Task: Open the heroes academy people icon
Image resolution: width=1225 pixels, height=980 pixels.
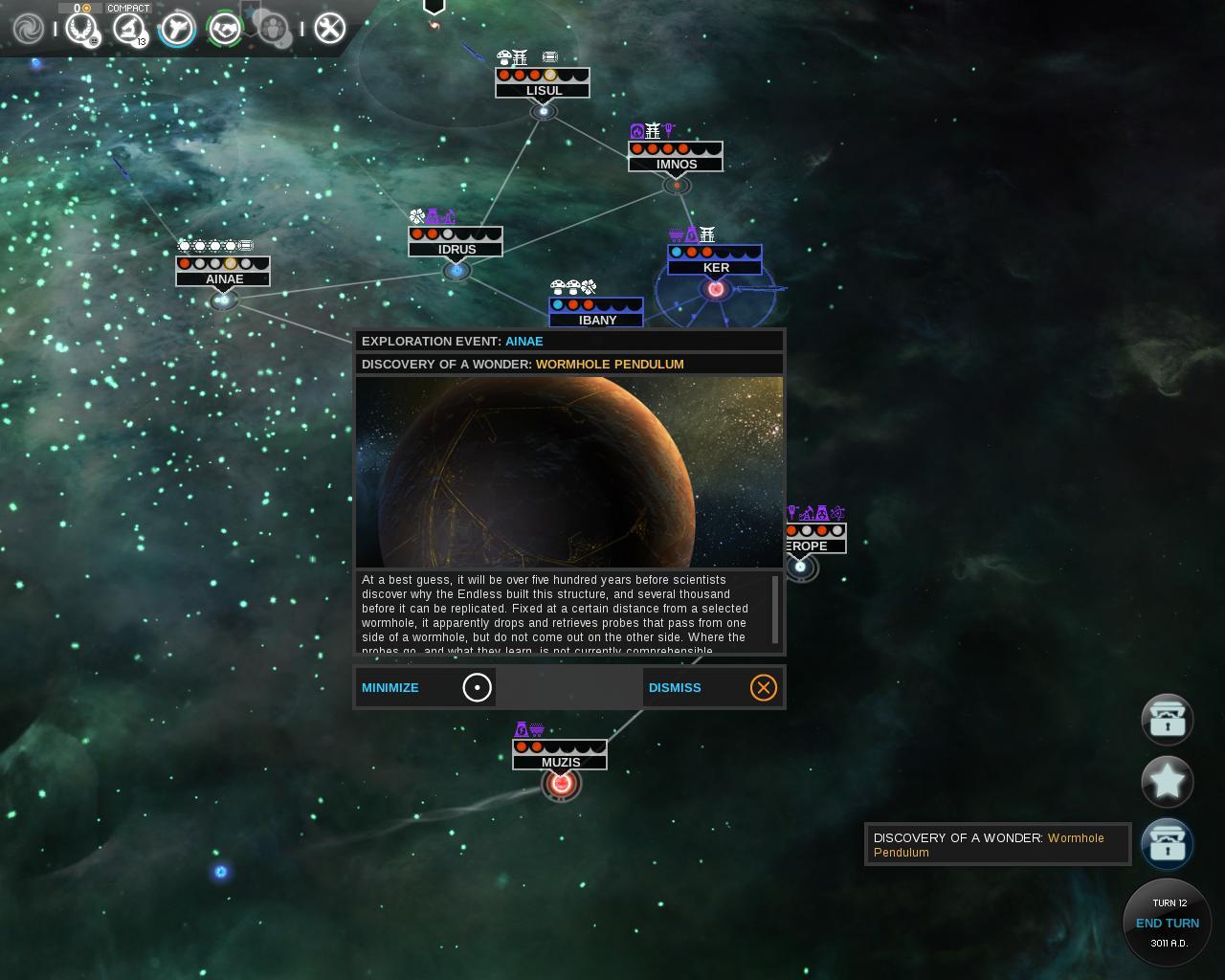Action: (274, 29)
